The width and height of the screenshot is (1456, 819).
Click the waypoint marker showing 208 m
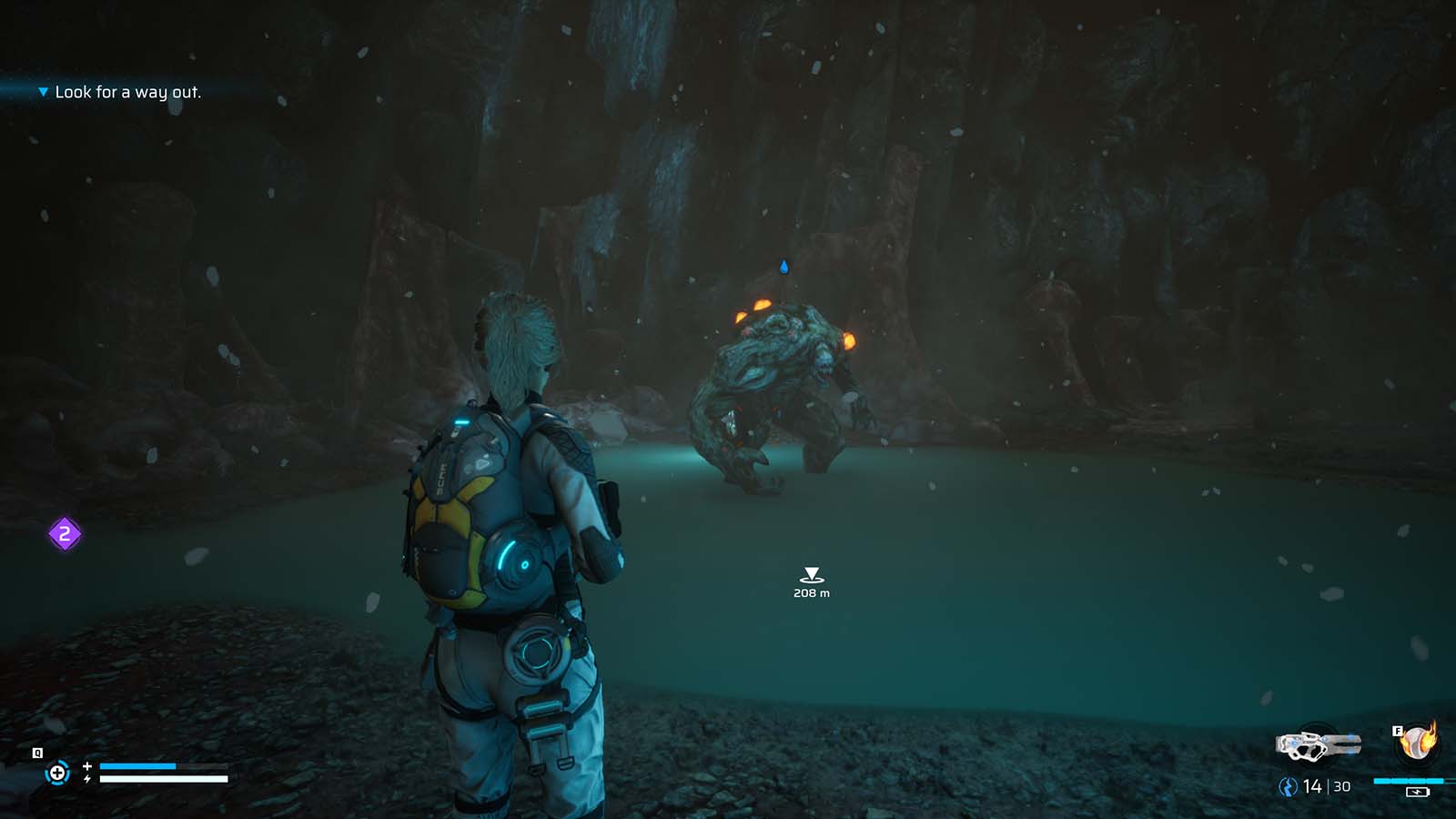tap(809, 573)
